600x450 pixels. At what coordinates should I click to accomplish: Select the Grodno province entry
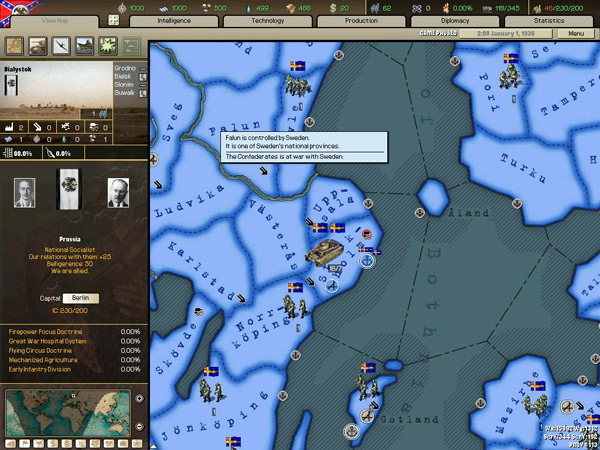(124, 68)
